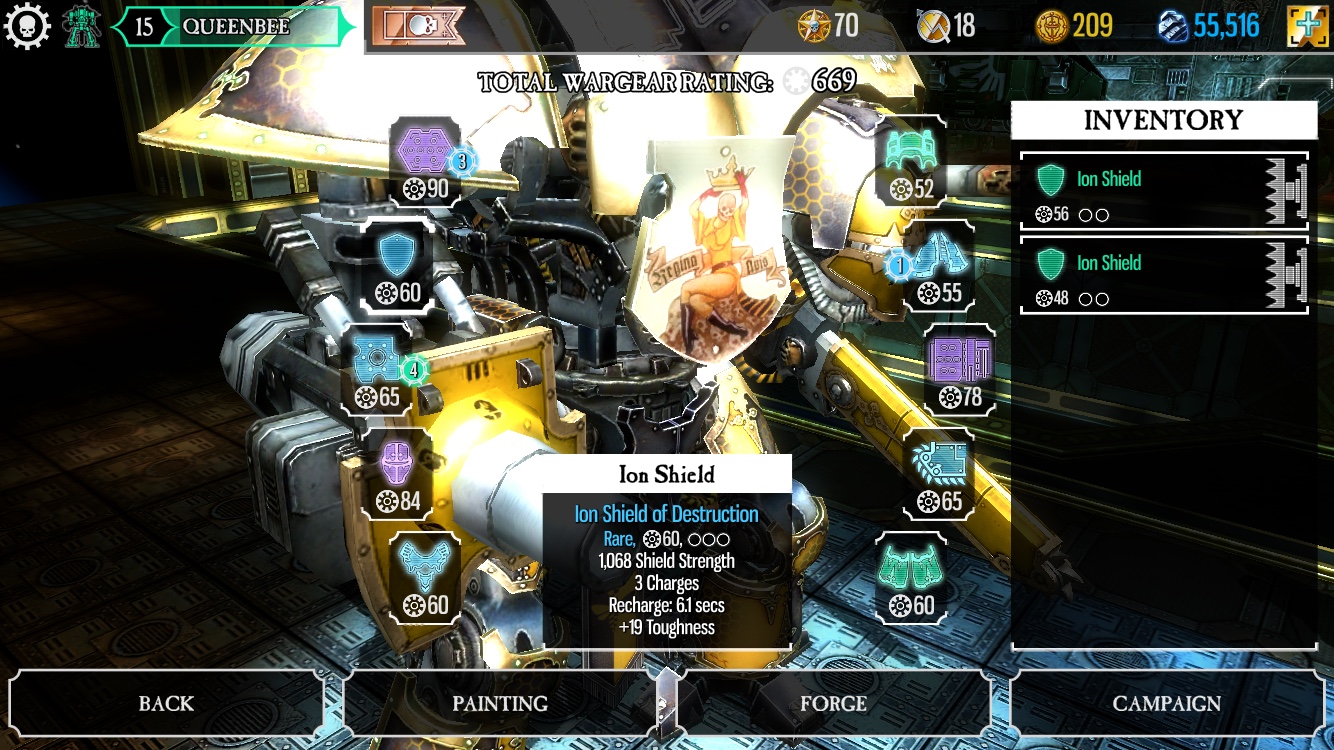Select the purple wargear slot rated 90
This screenshot has width=1334, height=750.
pyautogui.click(x=425, y=160)
